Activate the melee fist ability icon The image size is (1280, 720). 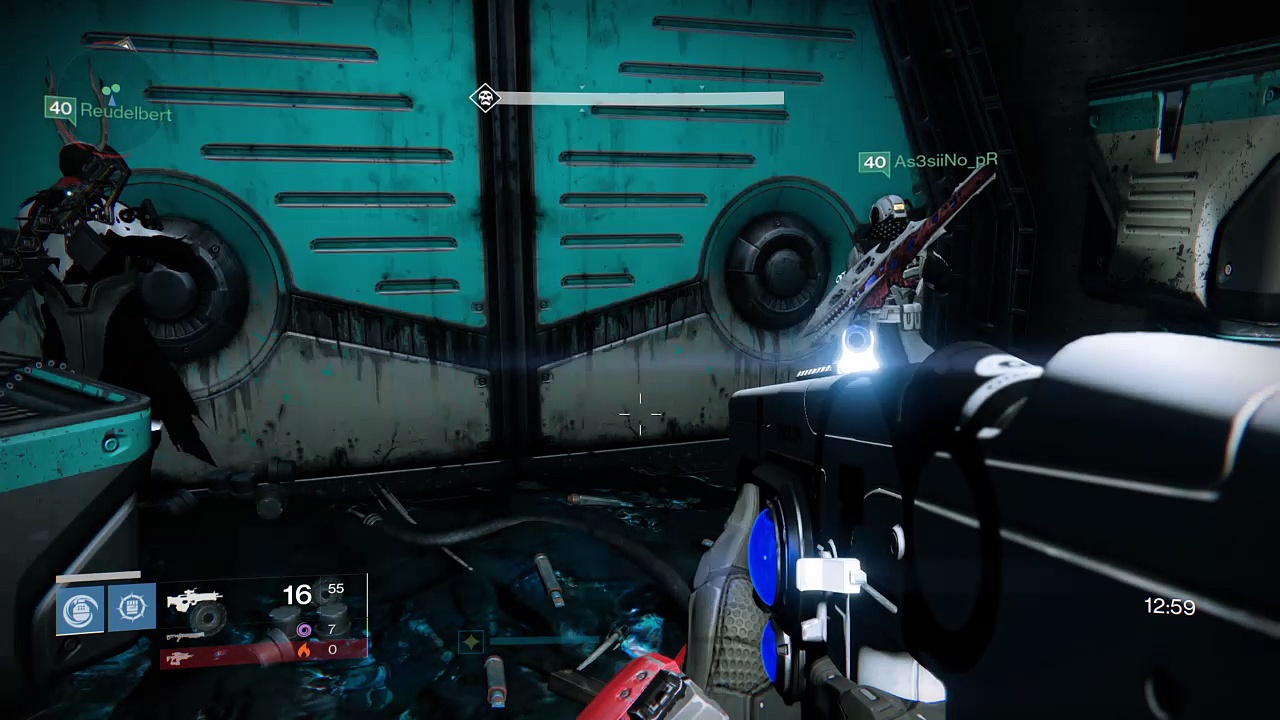(131, 608)
